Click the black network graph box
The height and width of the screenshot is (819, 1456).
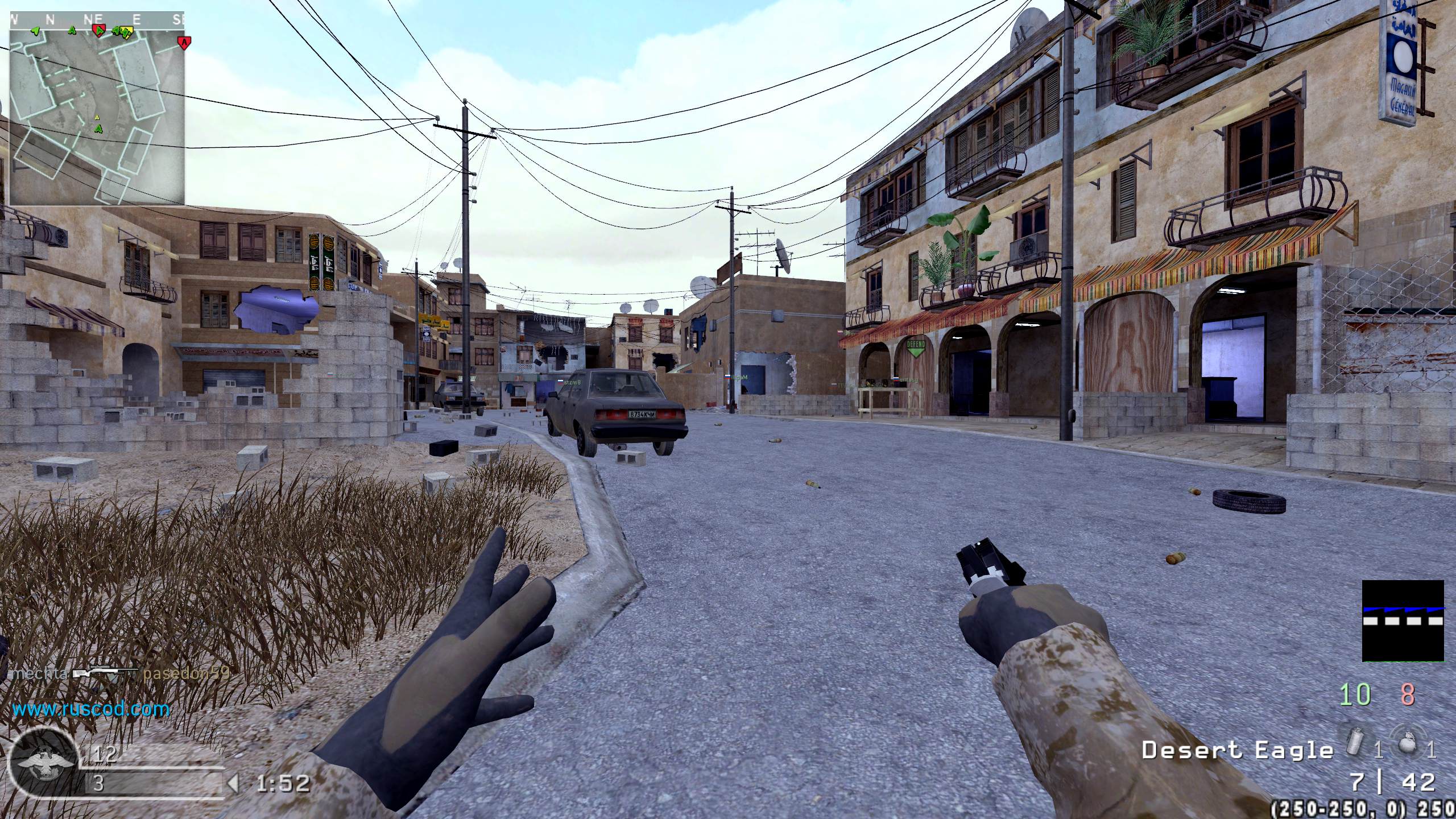click(1403, 621)
